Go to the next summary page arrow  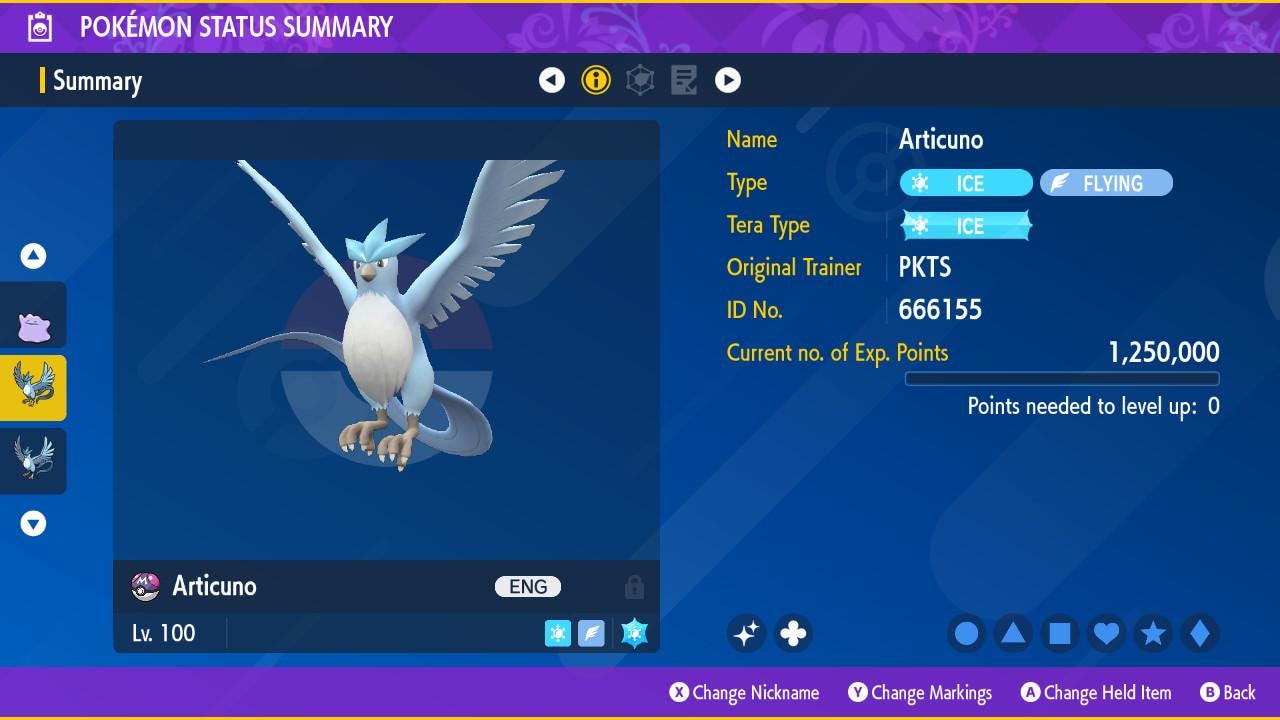click(x=728, y=80)
